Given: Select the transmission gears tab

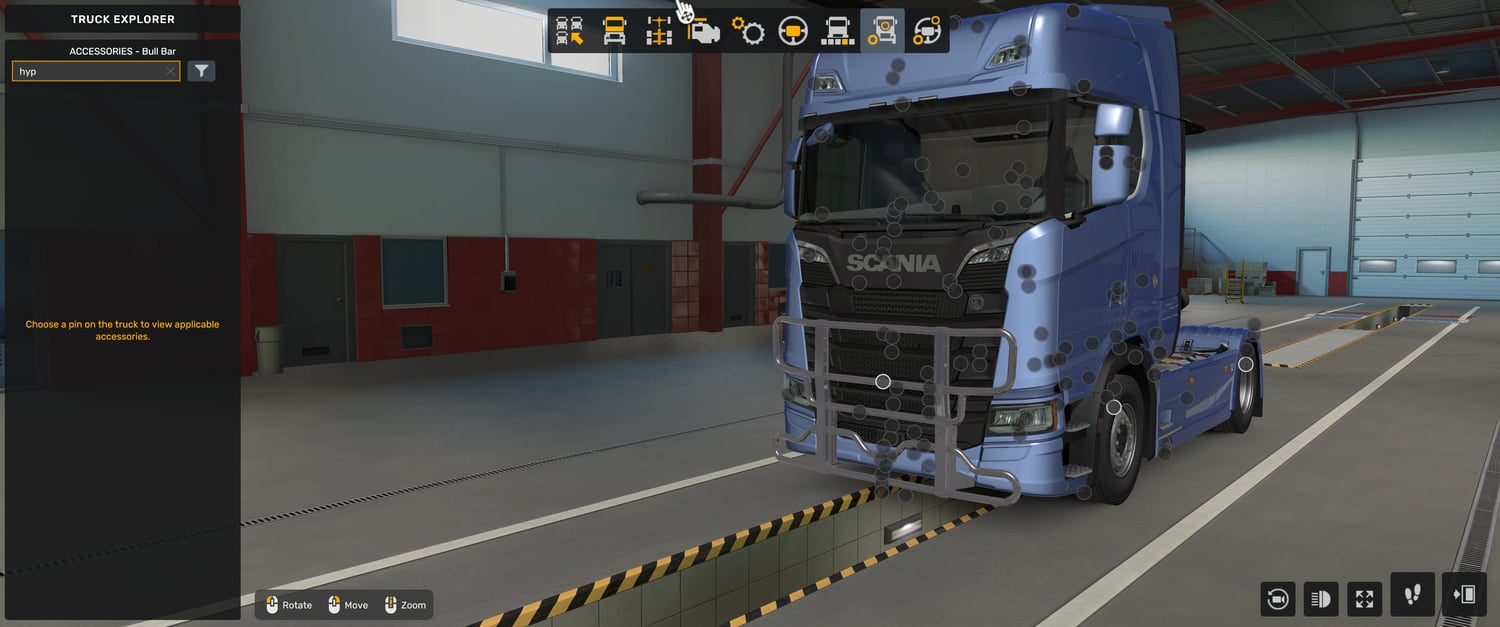Looking at the screenshot, I should pos(748,31).
